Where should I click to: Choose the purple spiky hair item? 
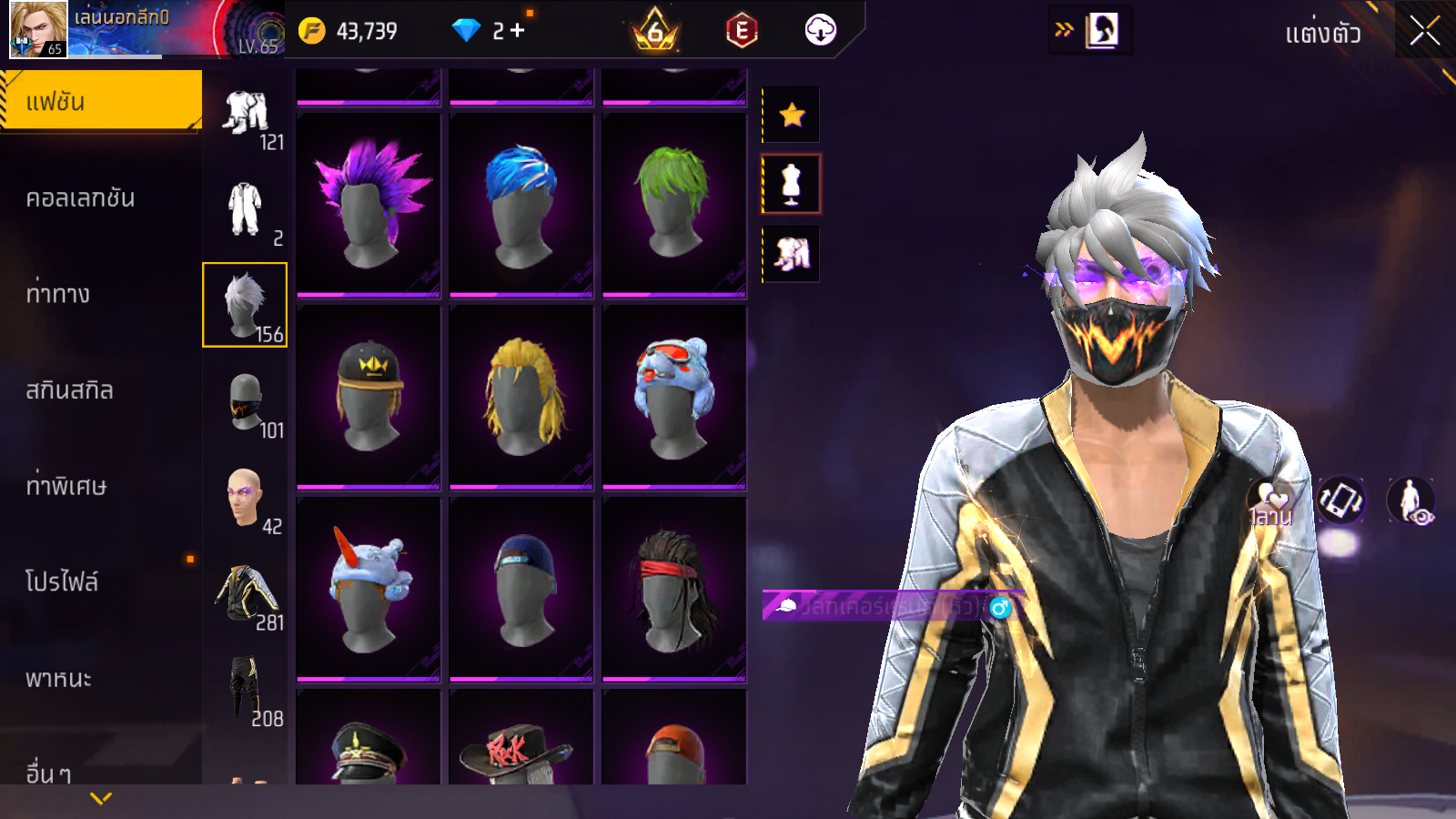point(369,205)
